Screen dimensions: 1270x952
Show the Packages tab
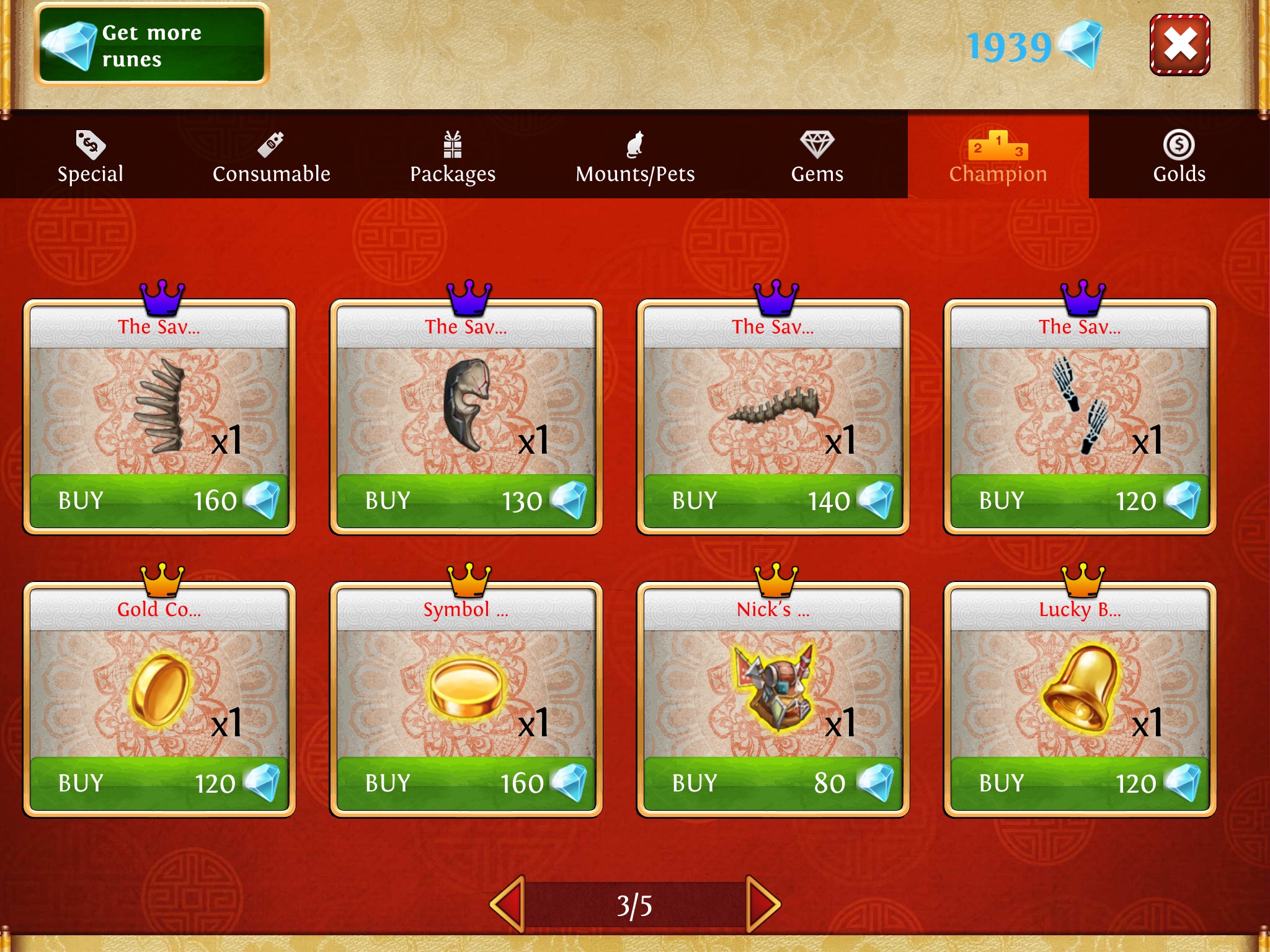click(x=453, y=157)
